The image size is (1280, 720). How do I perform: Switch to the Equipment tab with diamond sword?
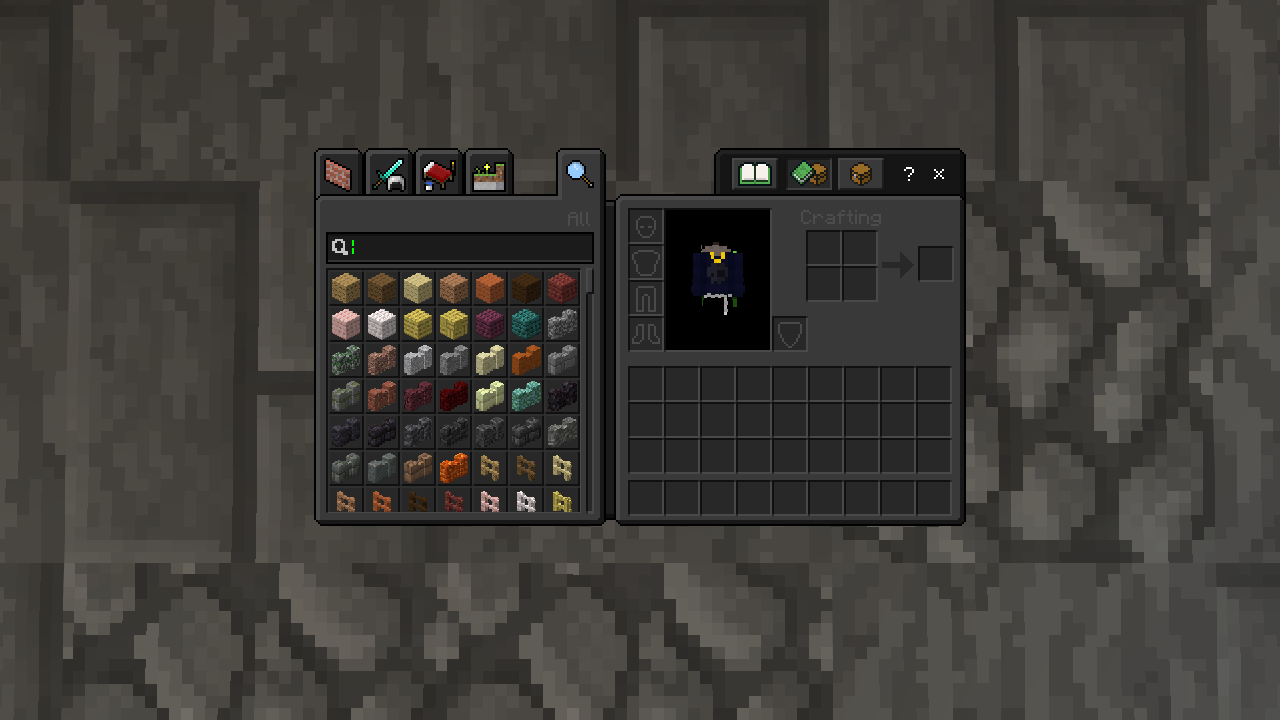[389, 175]
